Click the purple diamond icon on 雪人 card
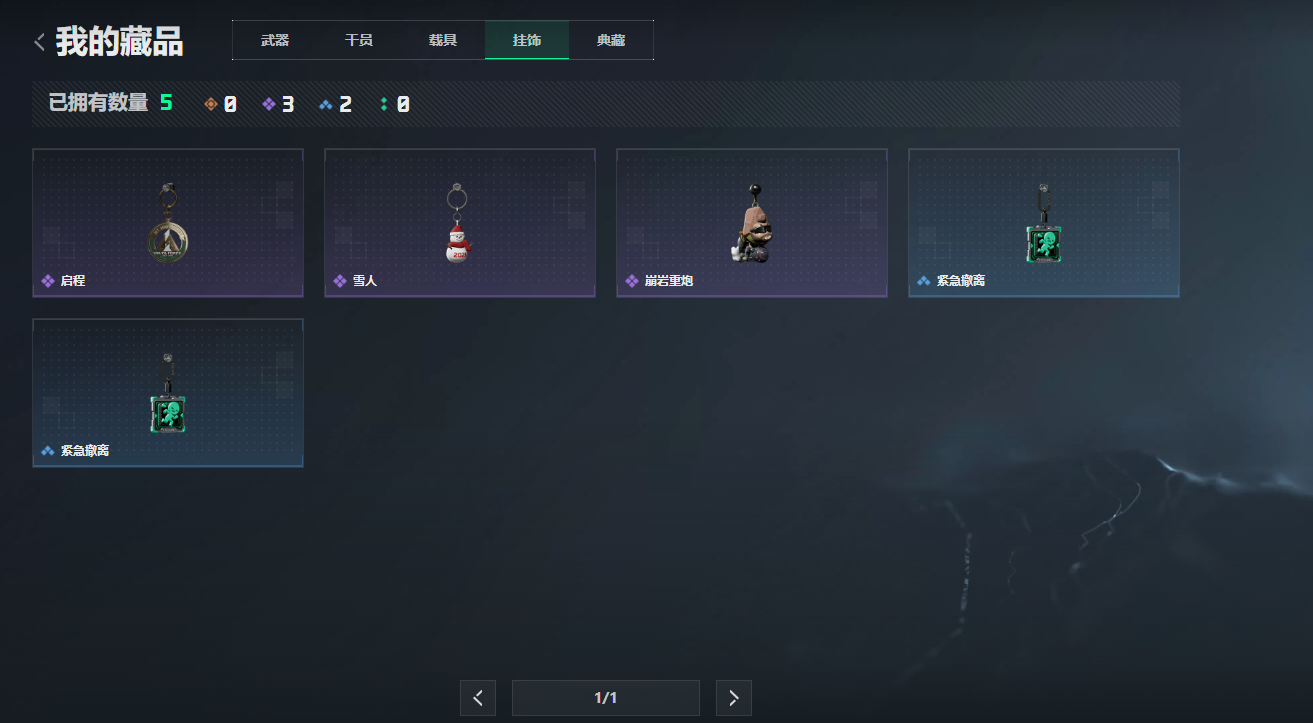 tap(338, 281)
